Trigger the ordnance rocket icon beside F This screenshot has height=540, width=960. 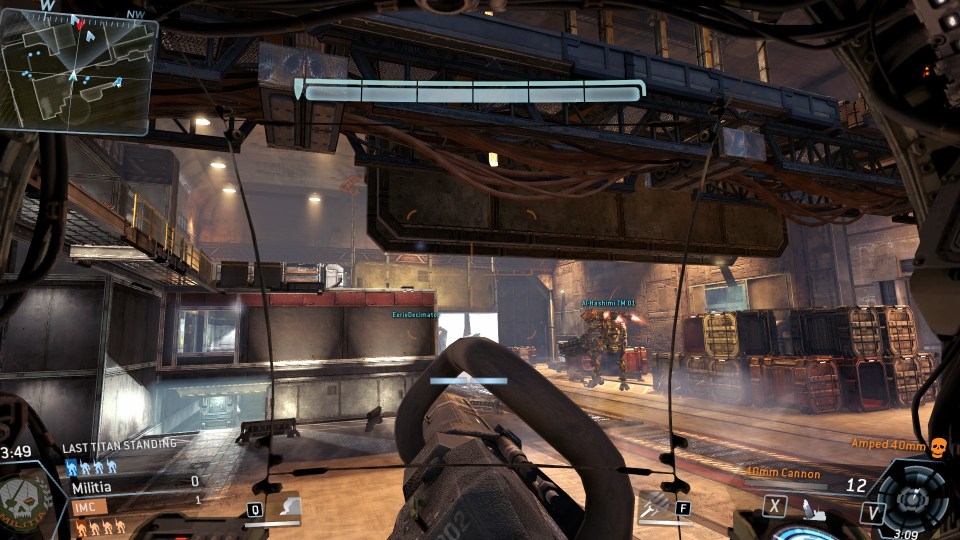click(653, 508)
